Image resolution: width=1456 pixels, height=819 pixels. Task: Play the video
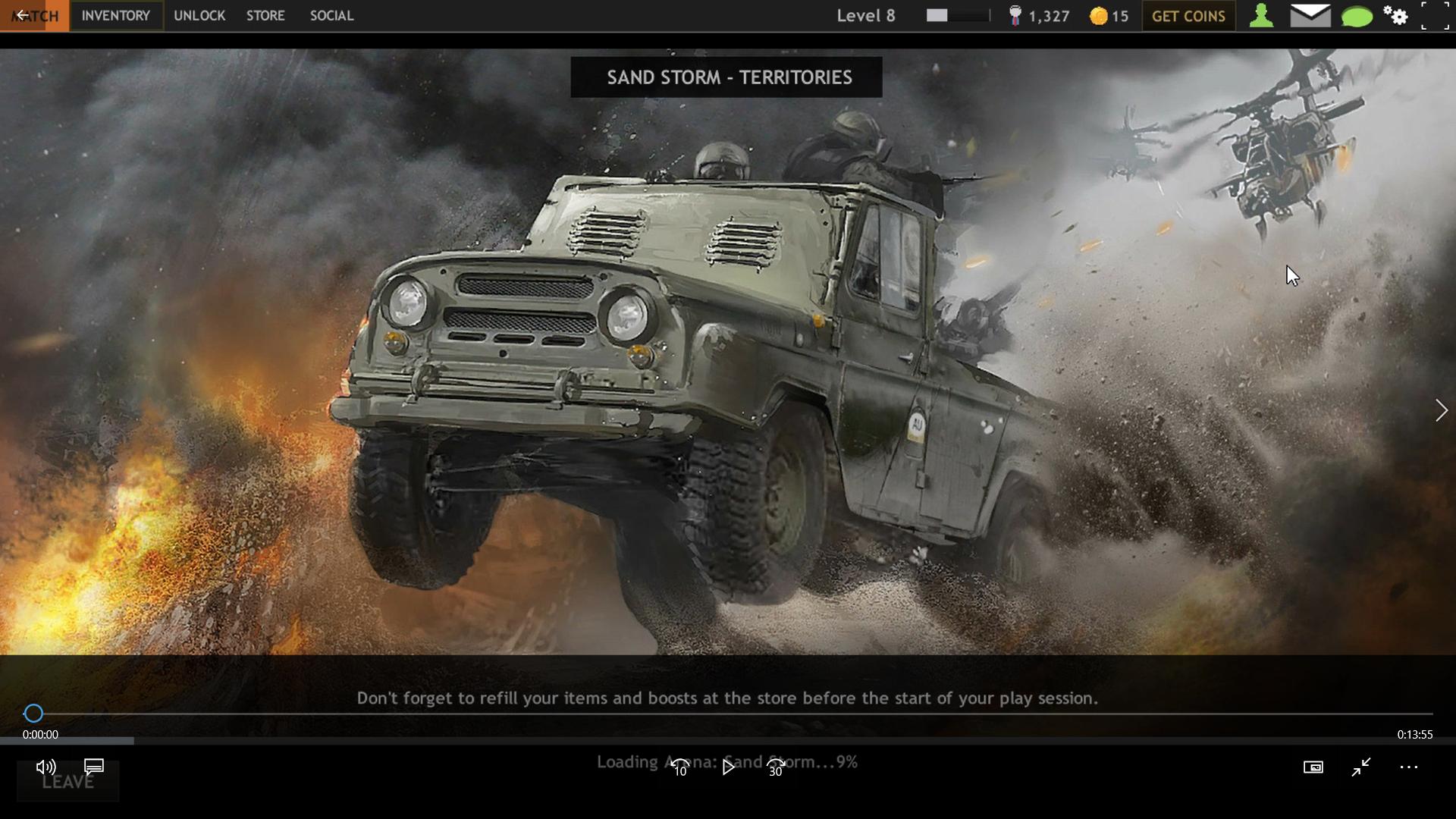tap(728, 767)
